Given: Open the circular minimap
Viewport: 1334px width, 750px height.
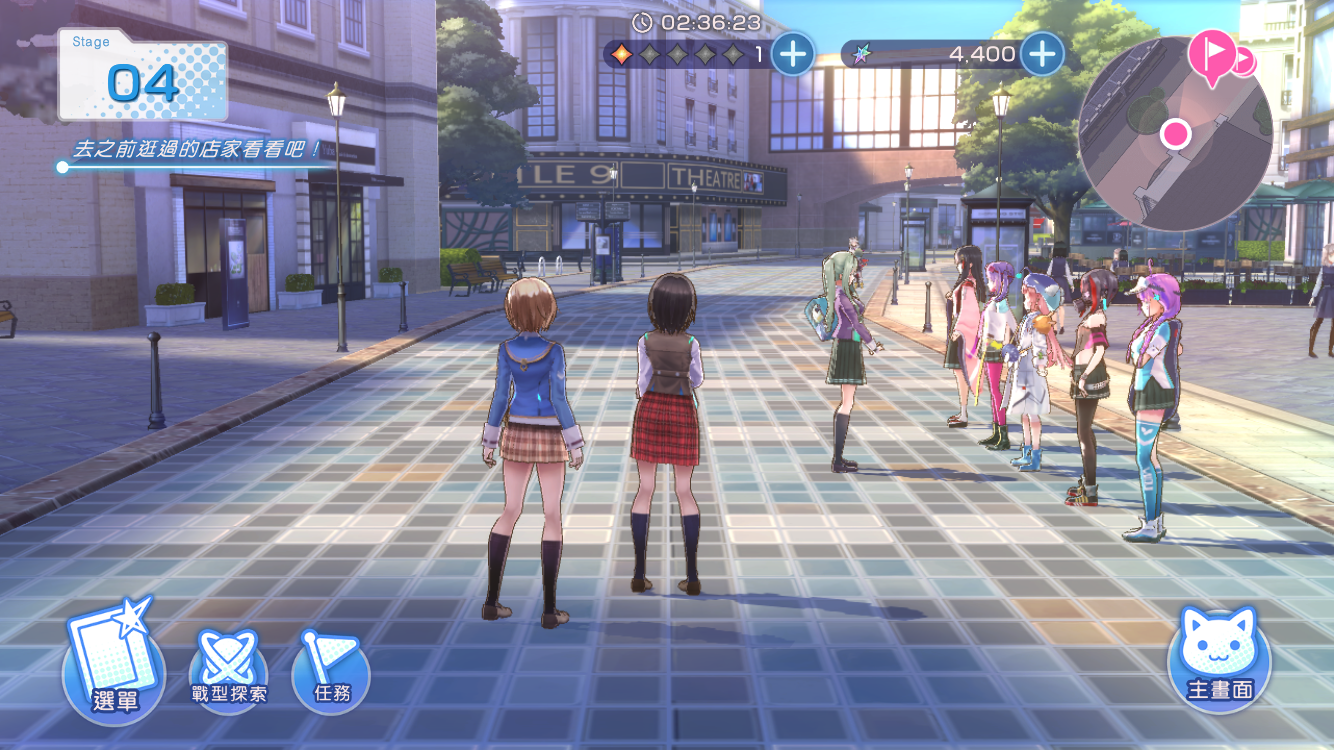Looking at the screenshot, I should pyautogui.click(x=1174, y=135).
